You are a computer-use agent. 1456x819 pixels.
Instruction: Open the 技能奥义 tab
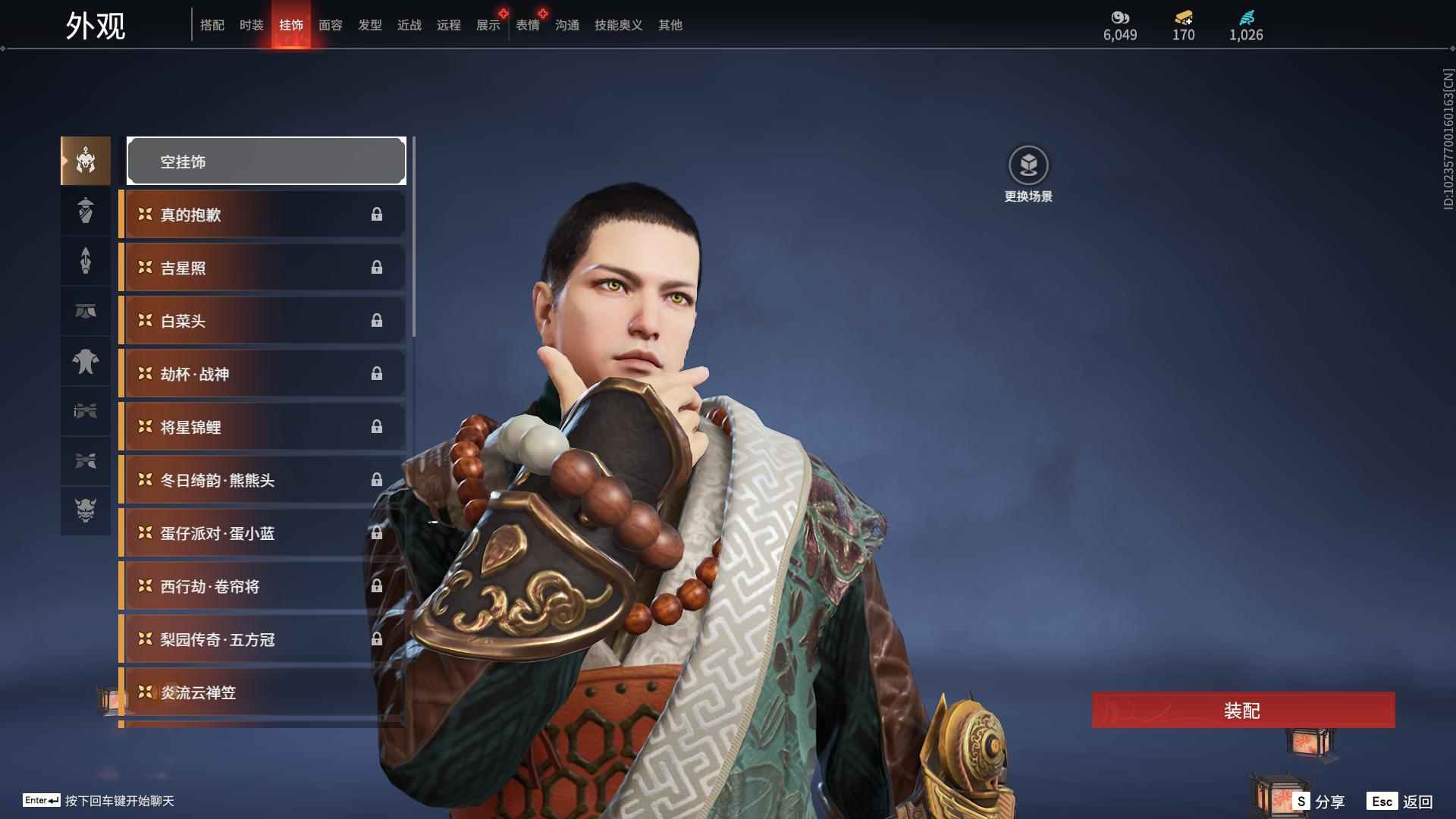coord(618,25)
